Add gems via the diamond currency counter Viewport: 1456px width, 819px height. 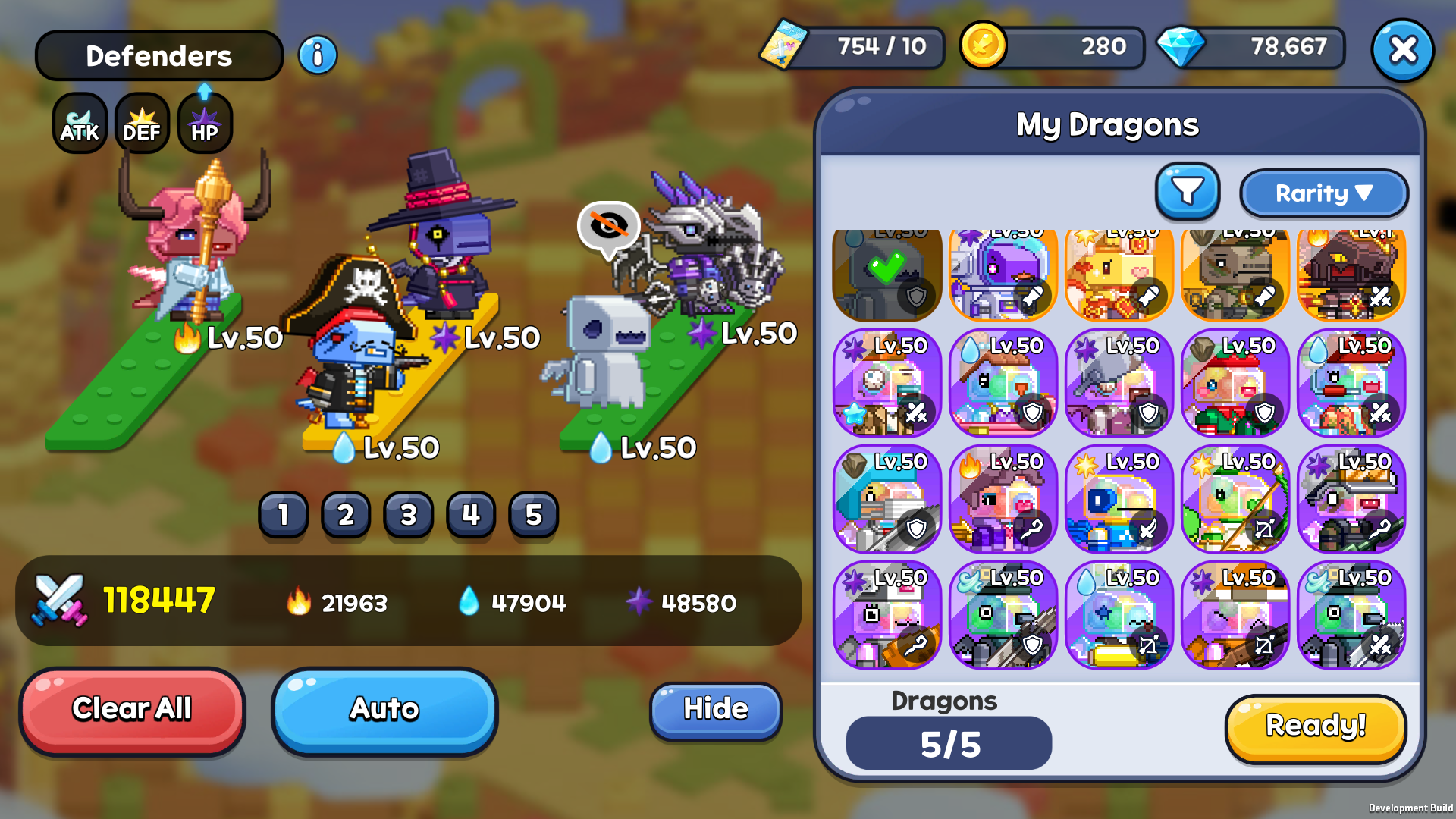pos(1251,47)
